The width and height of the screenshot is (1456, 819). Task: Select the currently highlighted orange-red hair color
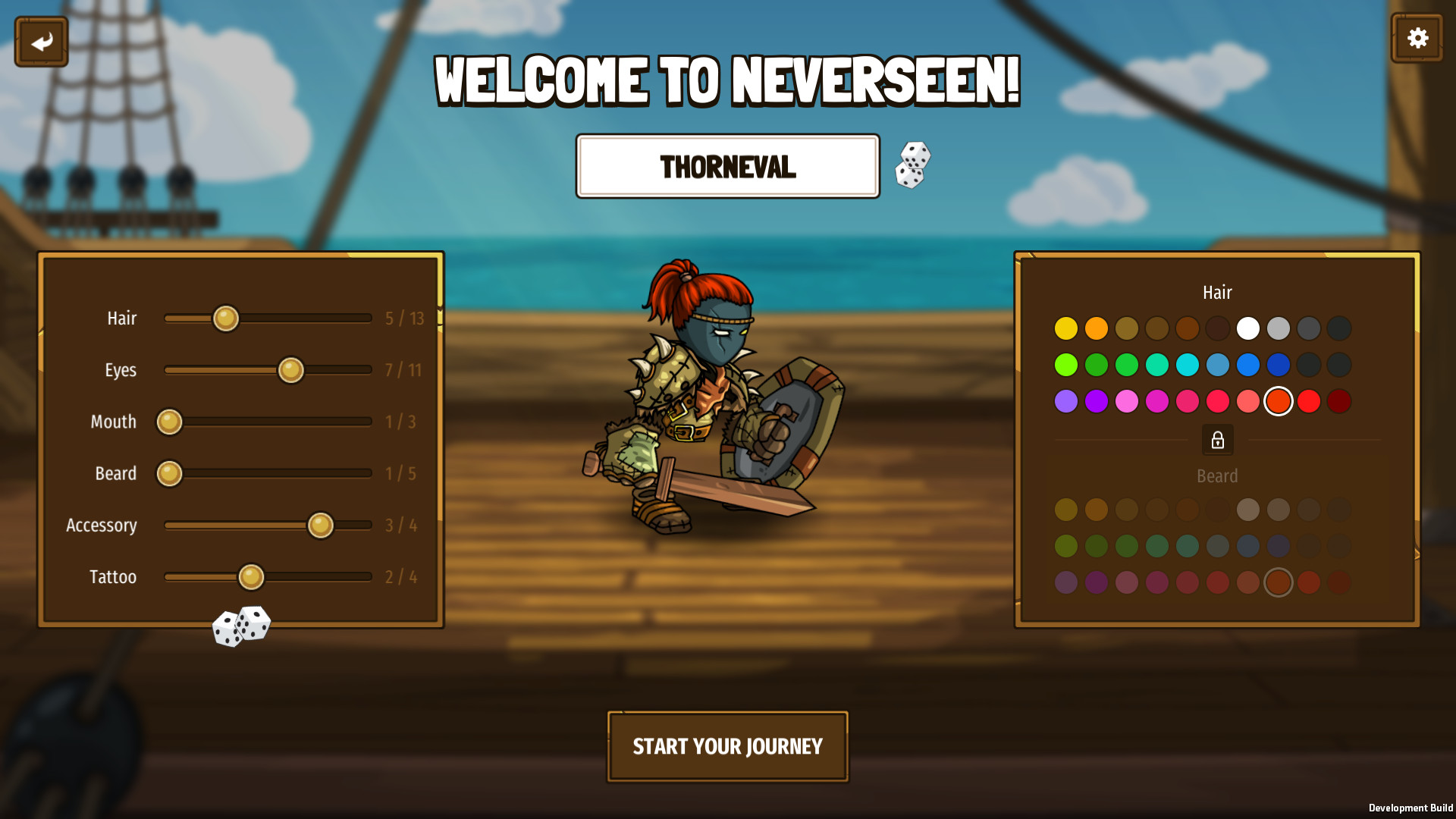[1279, 401]
